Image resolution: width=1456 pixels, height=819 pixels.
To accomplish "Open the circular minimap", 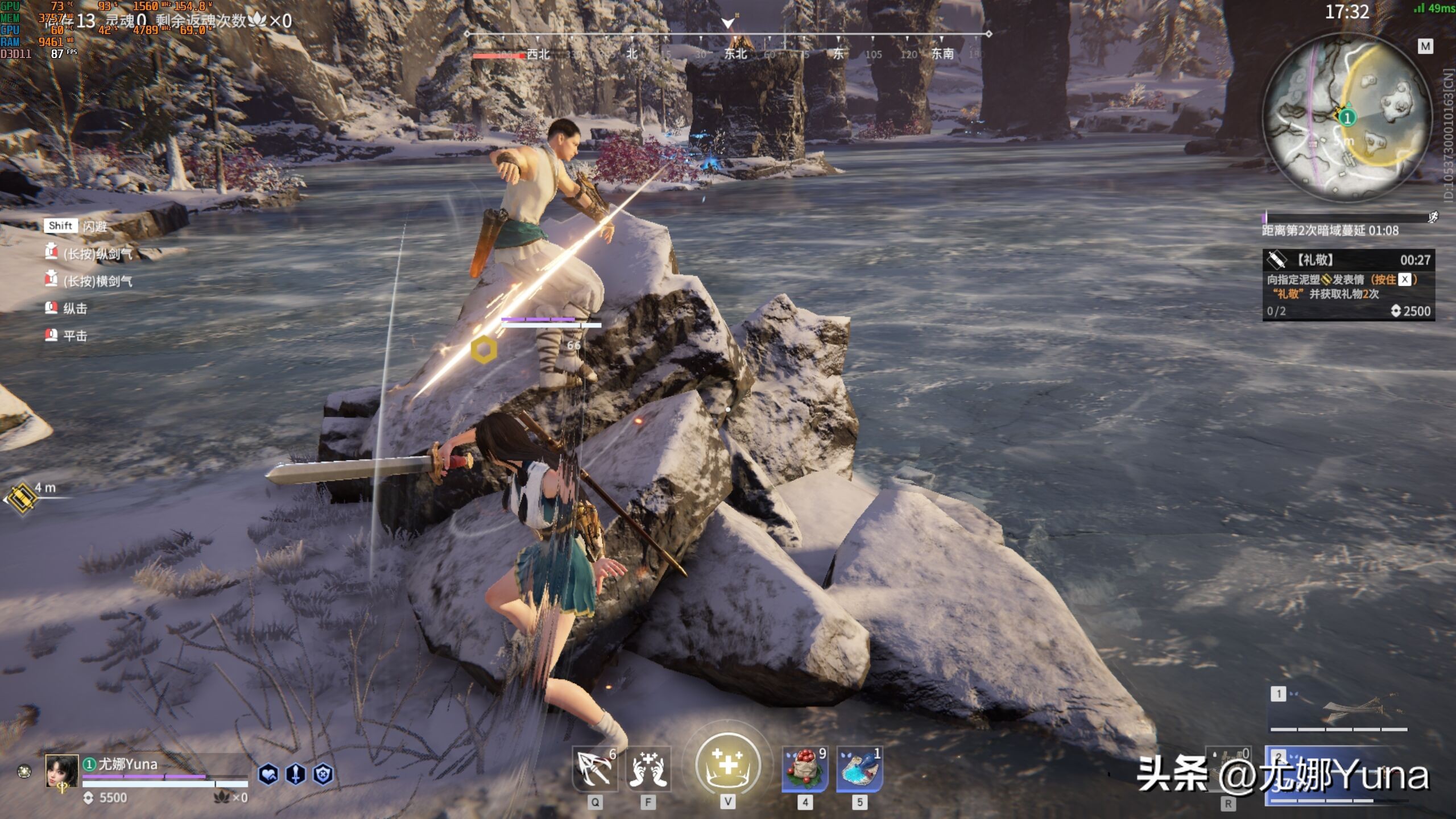I will [1347, 117].
